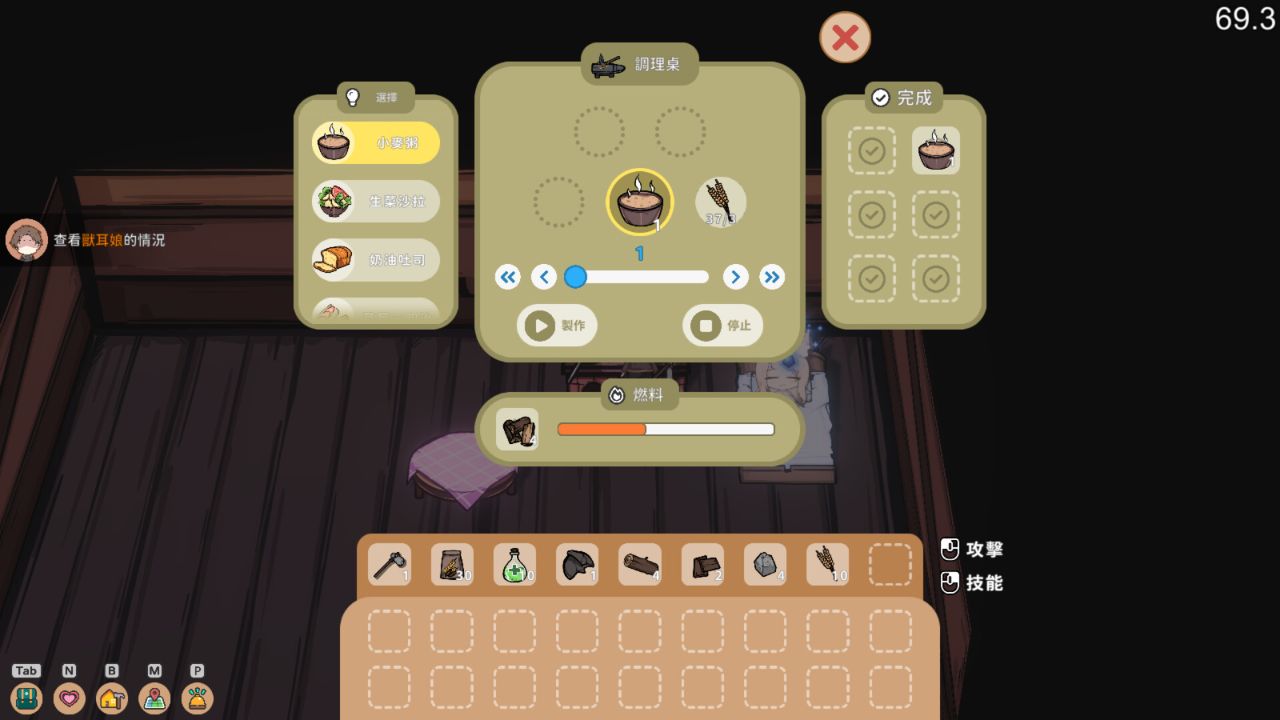Screen dimensions: 1280x720
Task: Select the 生菜沙拉 recipe
Action: (x=375, y=201)
